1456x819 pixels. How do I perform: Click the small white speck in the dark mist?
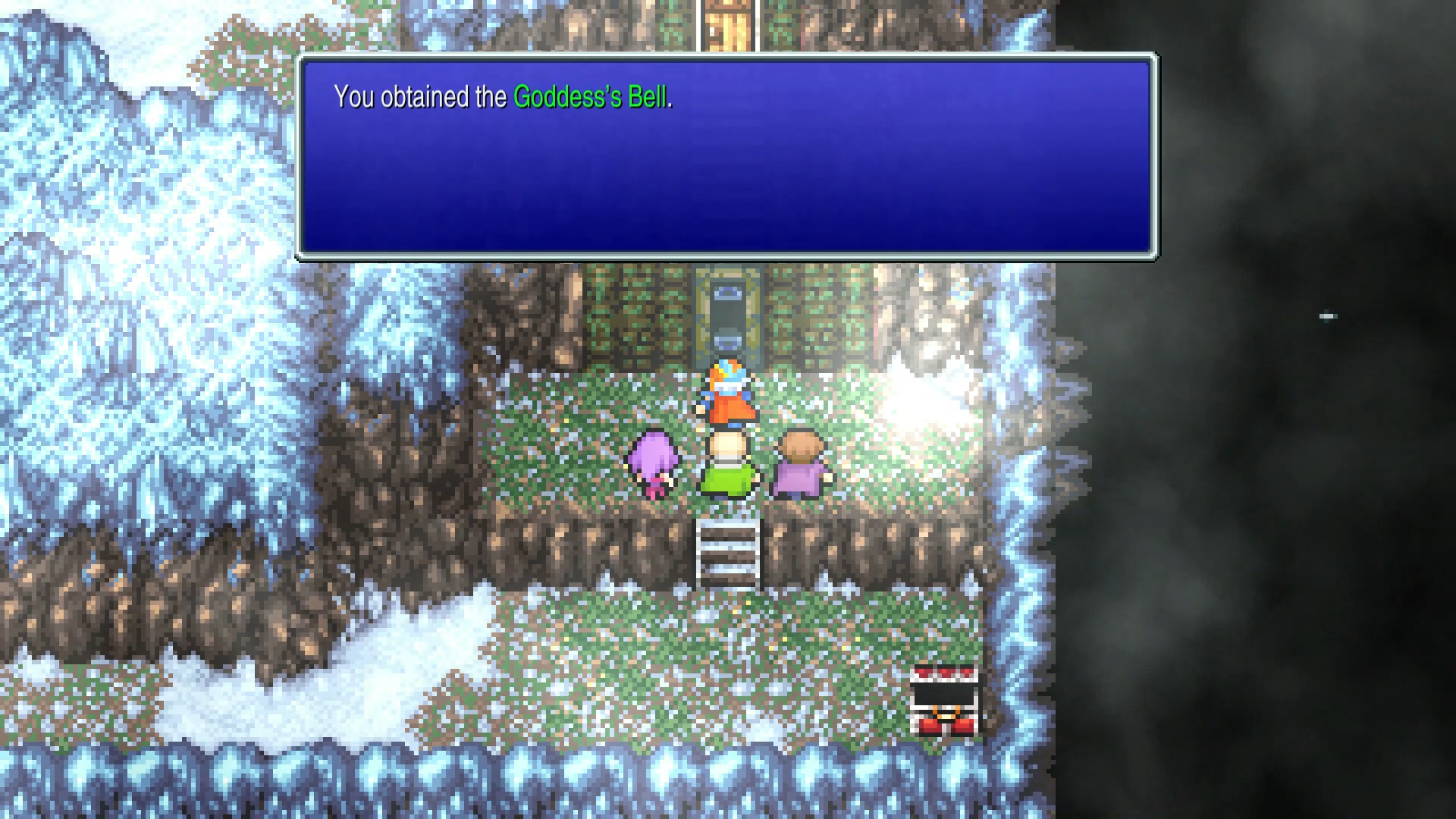[1329, 316]
